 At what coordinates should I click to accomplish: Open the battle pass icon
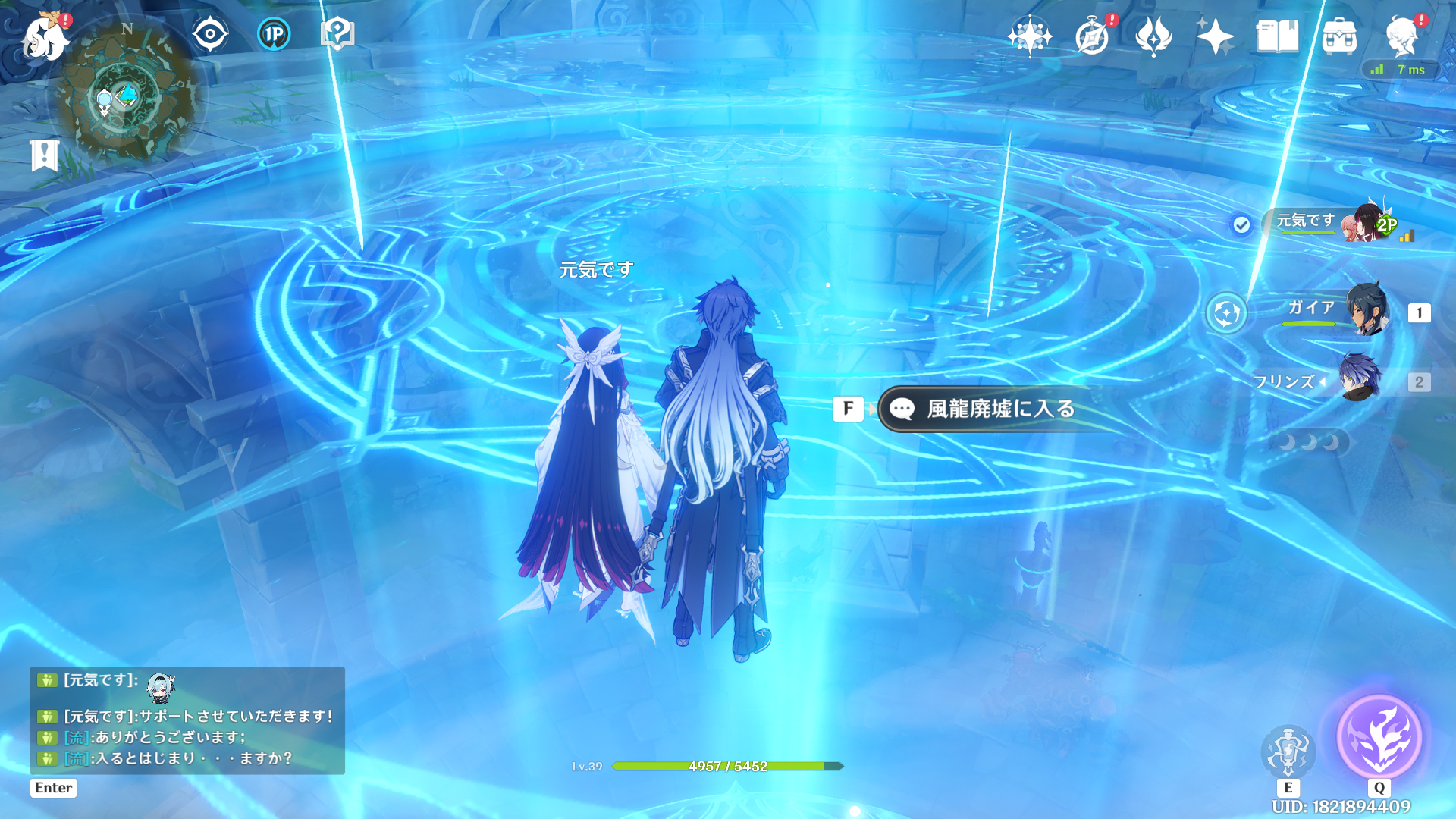point(1153,36)
